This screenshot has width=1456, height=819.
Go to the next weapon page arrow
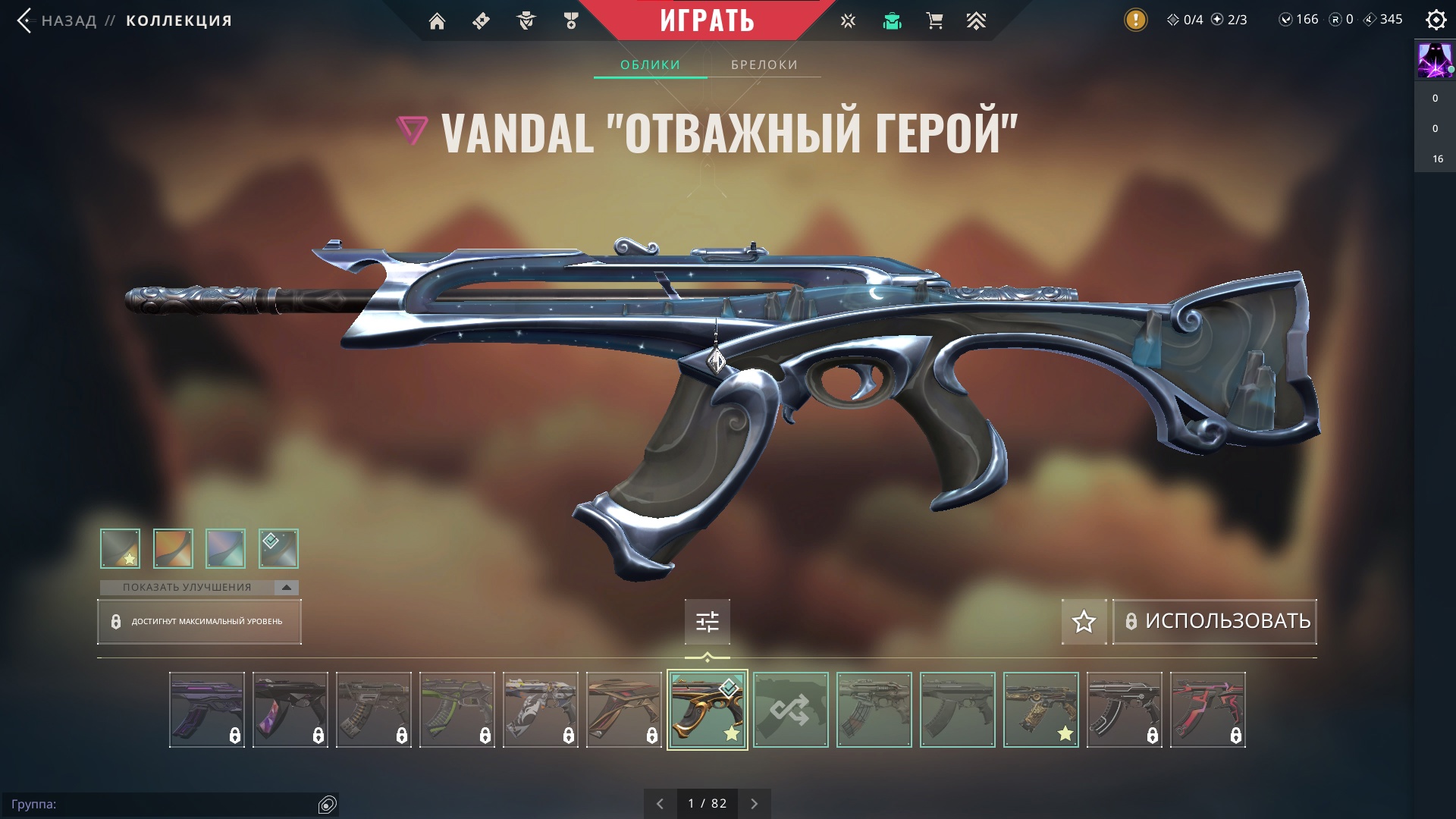pos(754,804)
